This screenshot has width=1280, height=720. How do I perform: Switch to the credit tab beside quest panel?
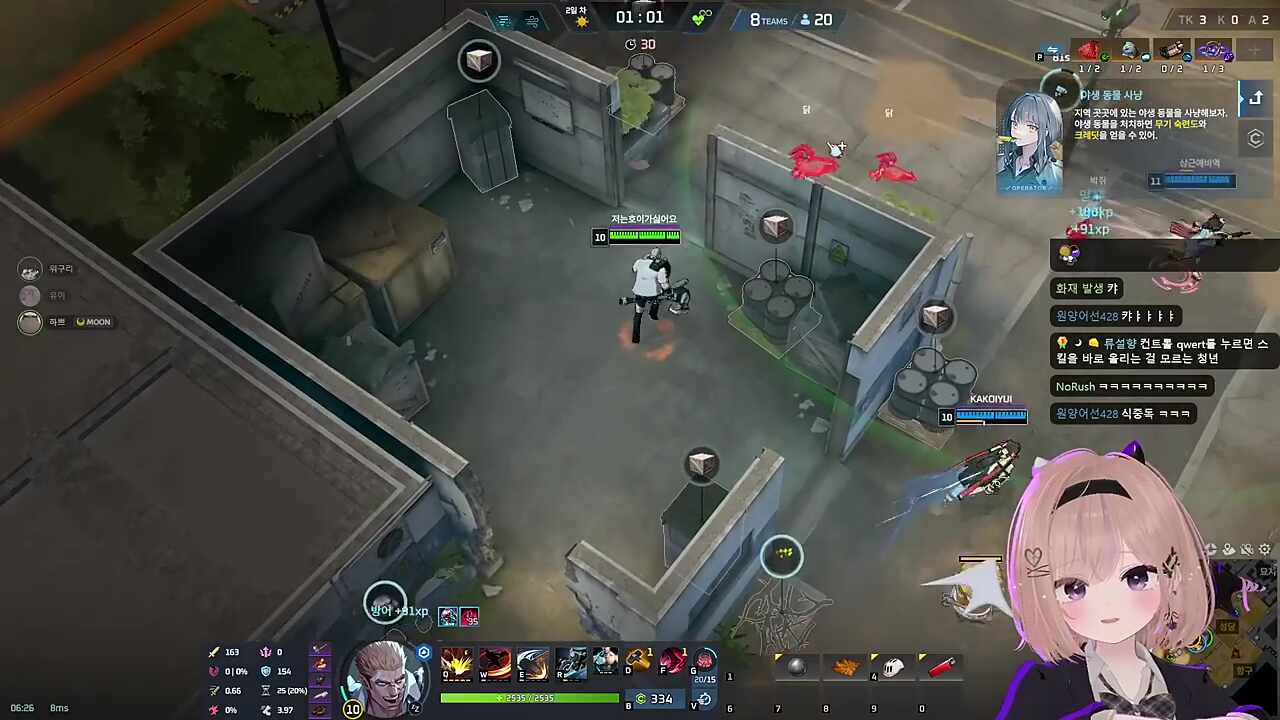tap(1255, 139)
